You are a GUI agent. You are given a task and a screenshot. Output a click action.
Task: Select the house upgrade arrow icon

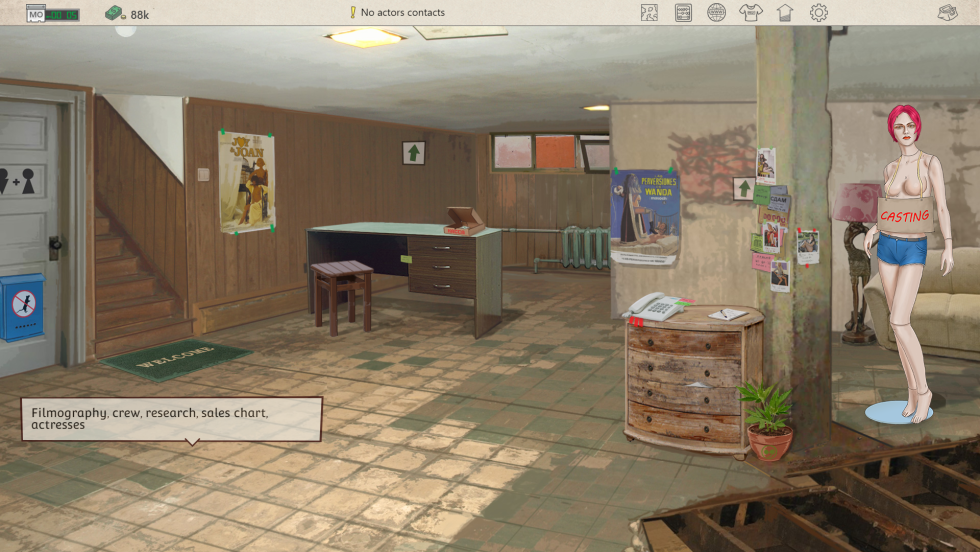pos(784,13)
